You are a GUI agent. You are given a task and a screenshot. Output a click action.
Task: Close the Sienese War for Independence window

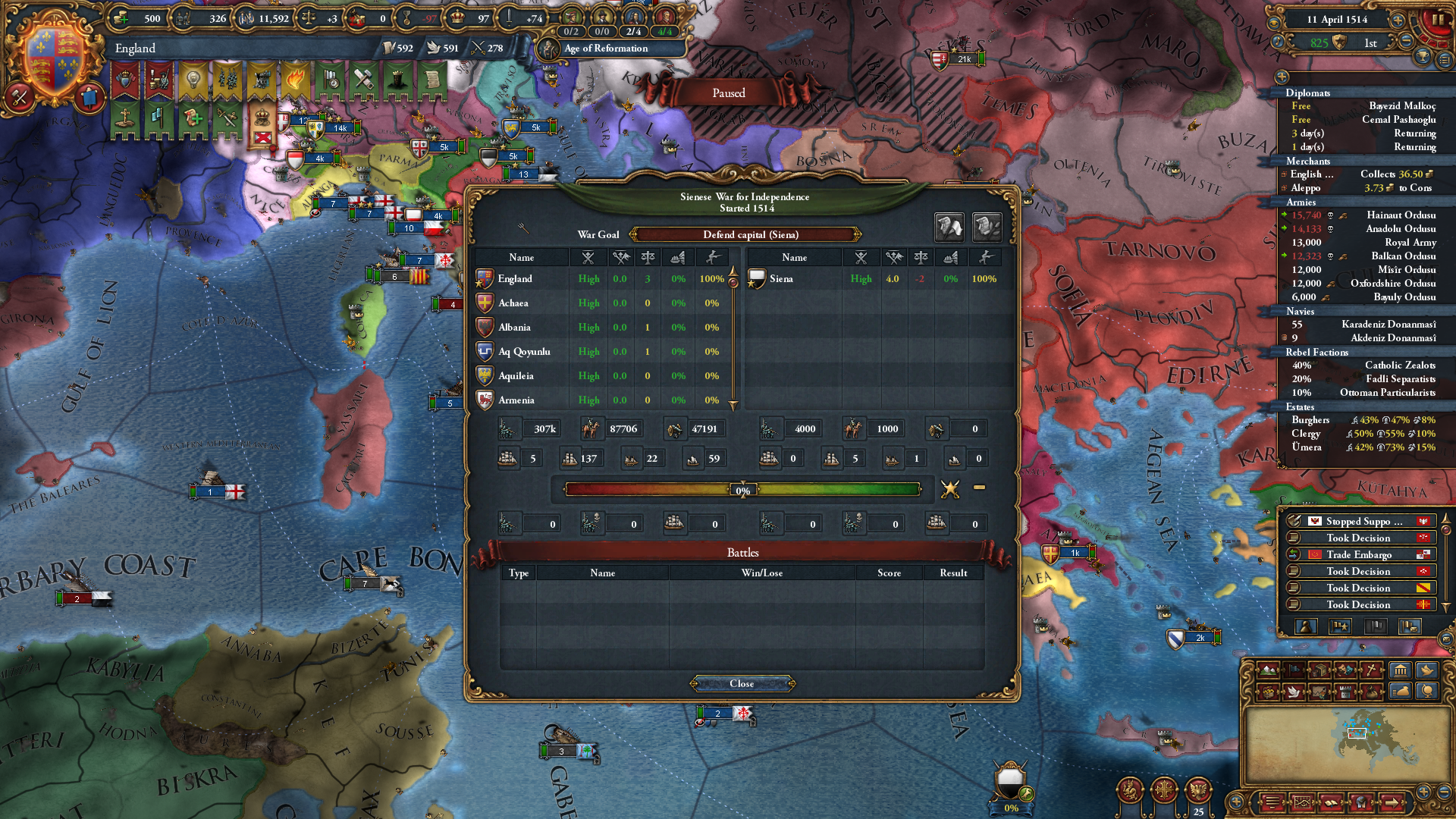coord(742,683)
